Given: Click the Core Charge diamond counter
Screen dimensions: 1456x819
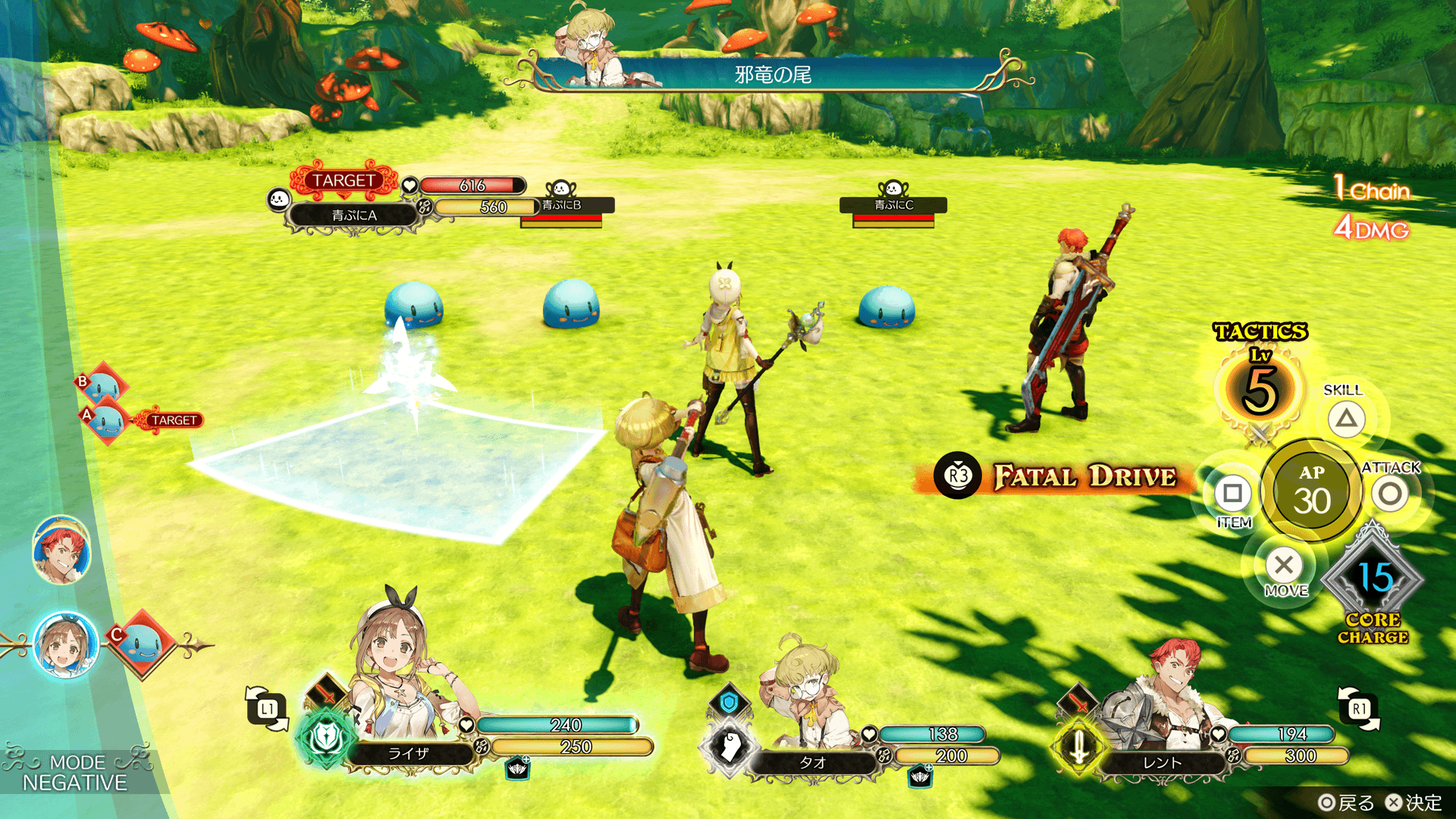Looking at the screenshot, I should tap(1374, 578).
